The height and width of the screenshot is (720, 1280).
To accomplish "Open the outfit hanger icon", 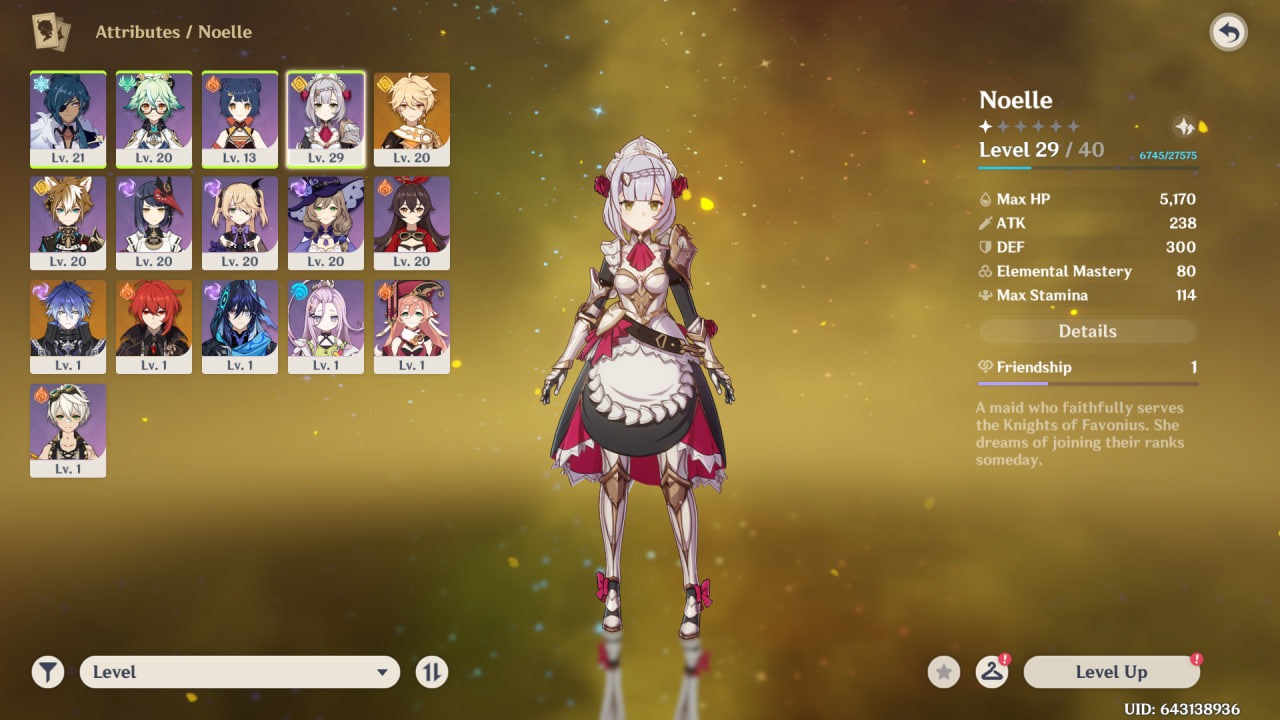I will coord(991,672).
